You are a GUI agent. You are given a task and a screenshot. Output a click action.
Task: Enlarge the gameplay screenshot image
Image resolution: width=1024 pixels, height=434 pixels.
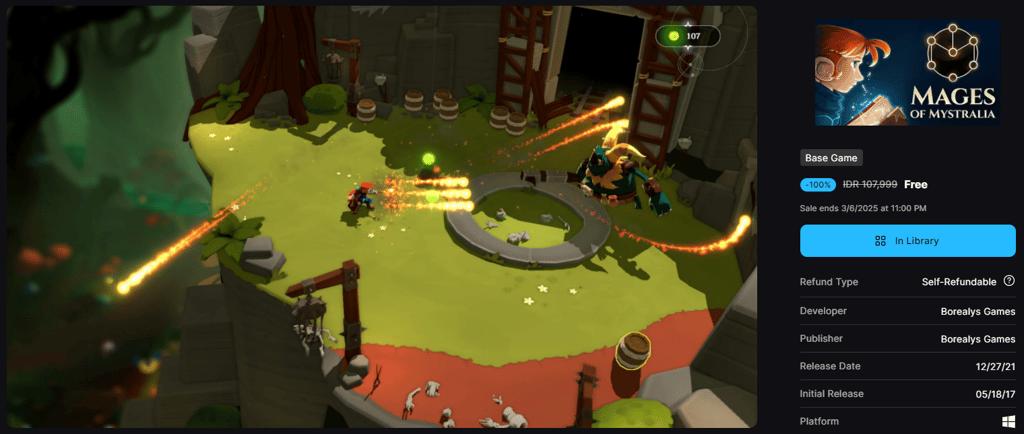[x=382, y=217]
